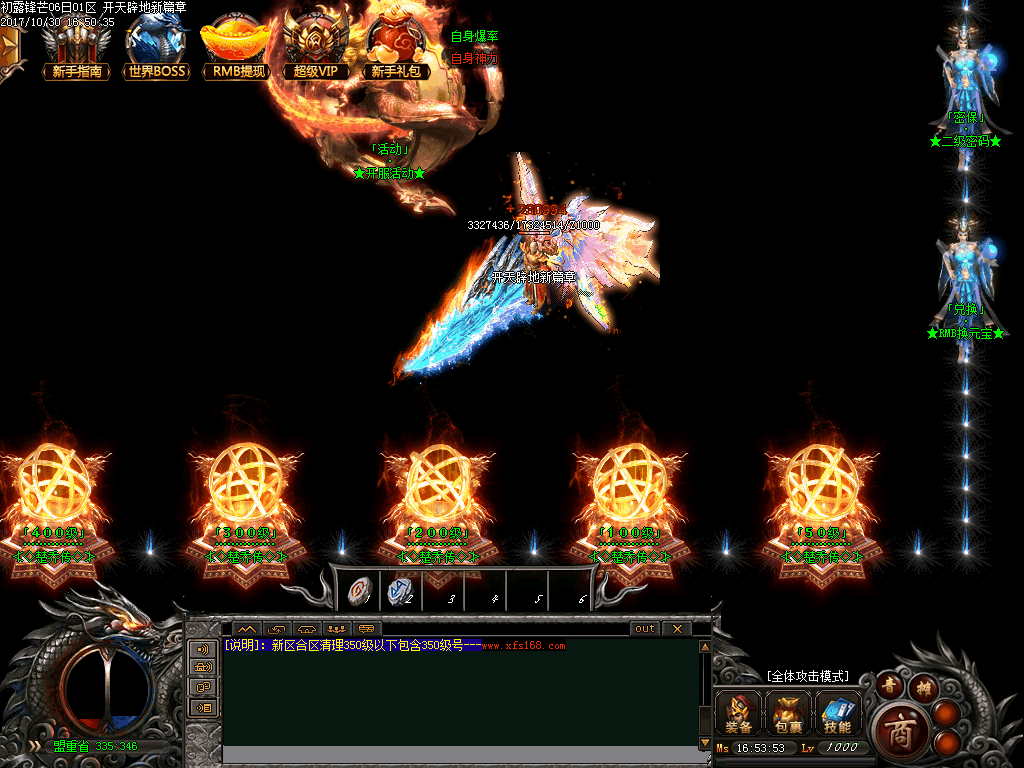Toggle sound with the 音 button
The image size is (1024, 768).
(x=888, y=685)
